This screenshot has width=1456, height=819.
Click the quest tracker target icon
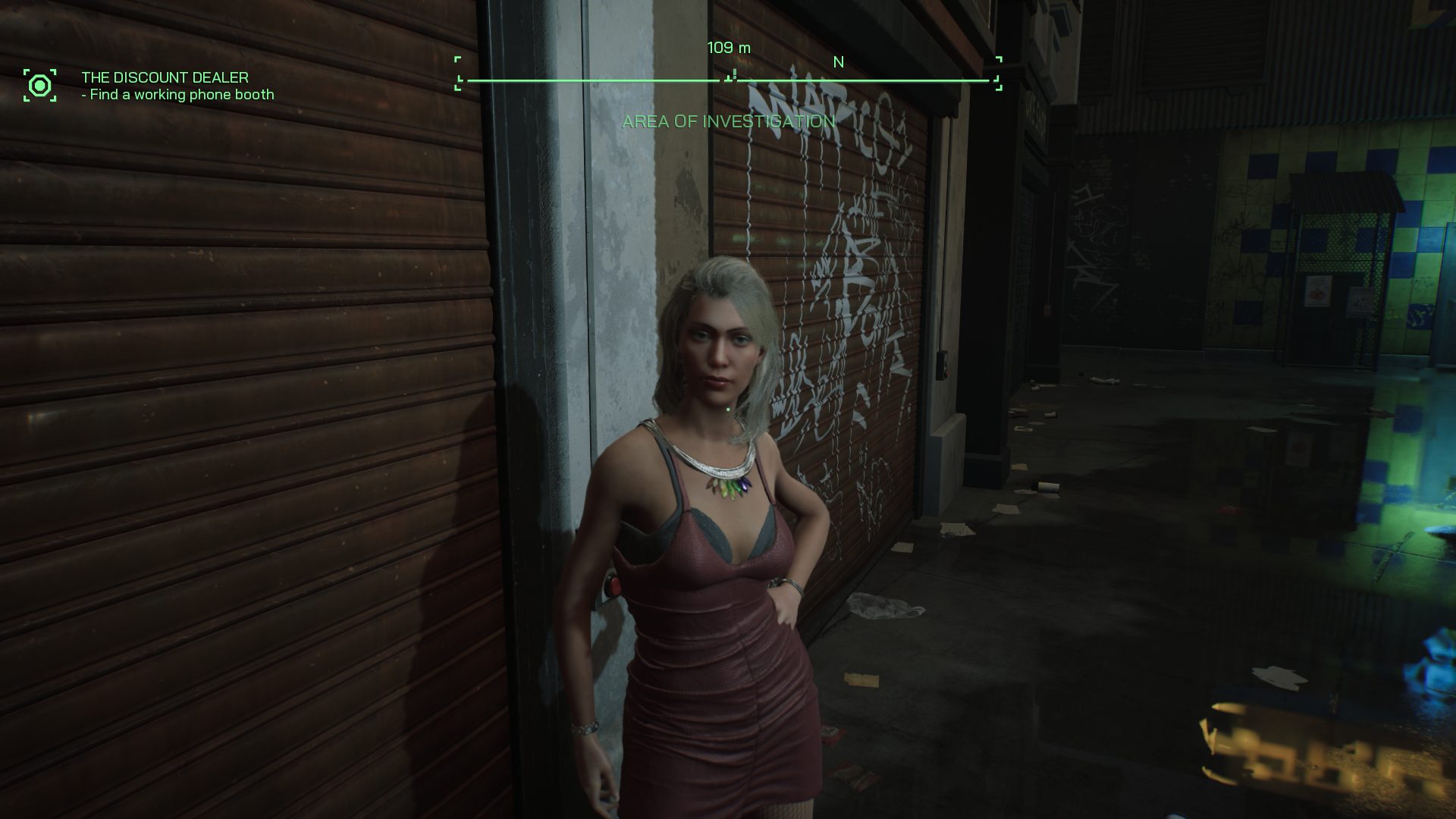(39, 85)
